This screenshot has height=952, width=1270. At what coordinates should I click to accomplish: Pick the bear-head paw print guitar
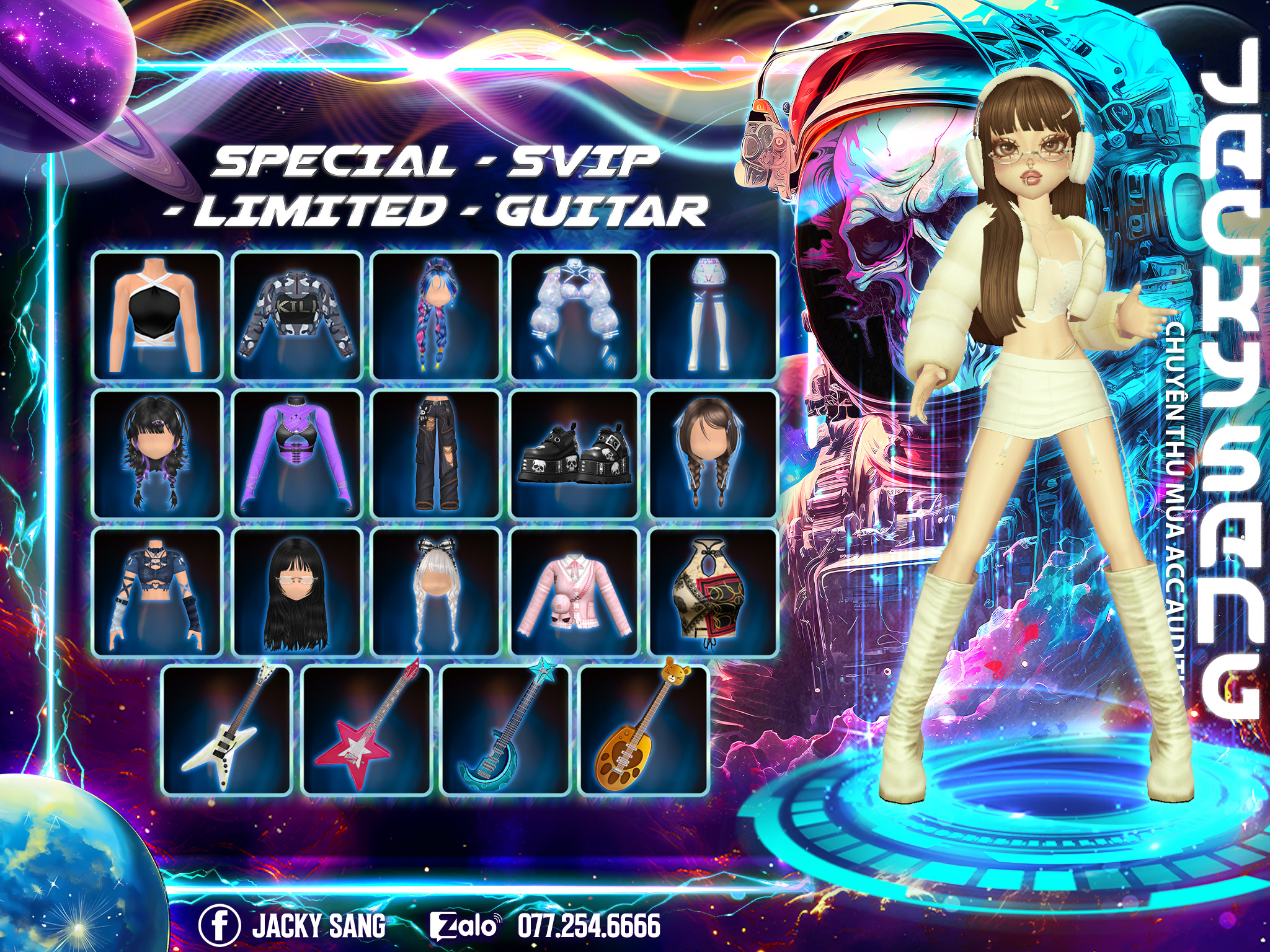644,730
